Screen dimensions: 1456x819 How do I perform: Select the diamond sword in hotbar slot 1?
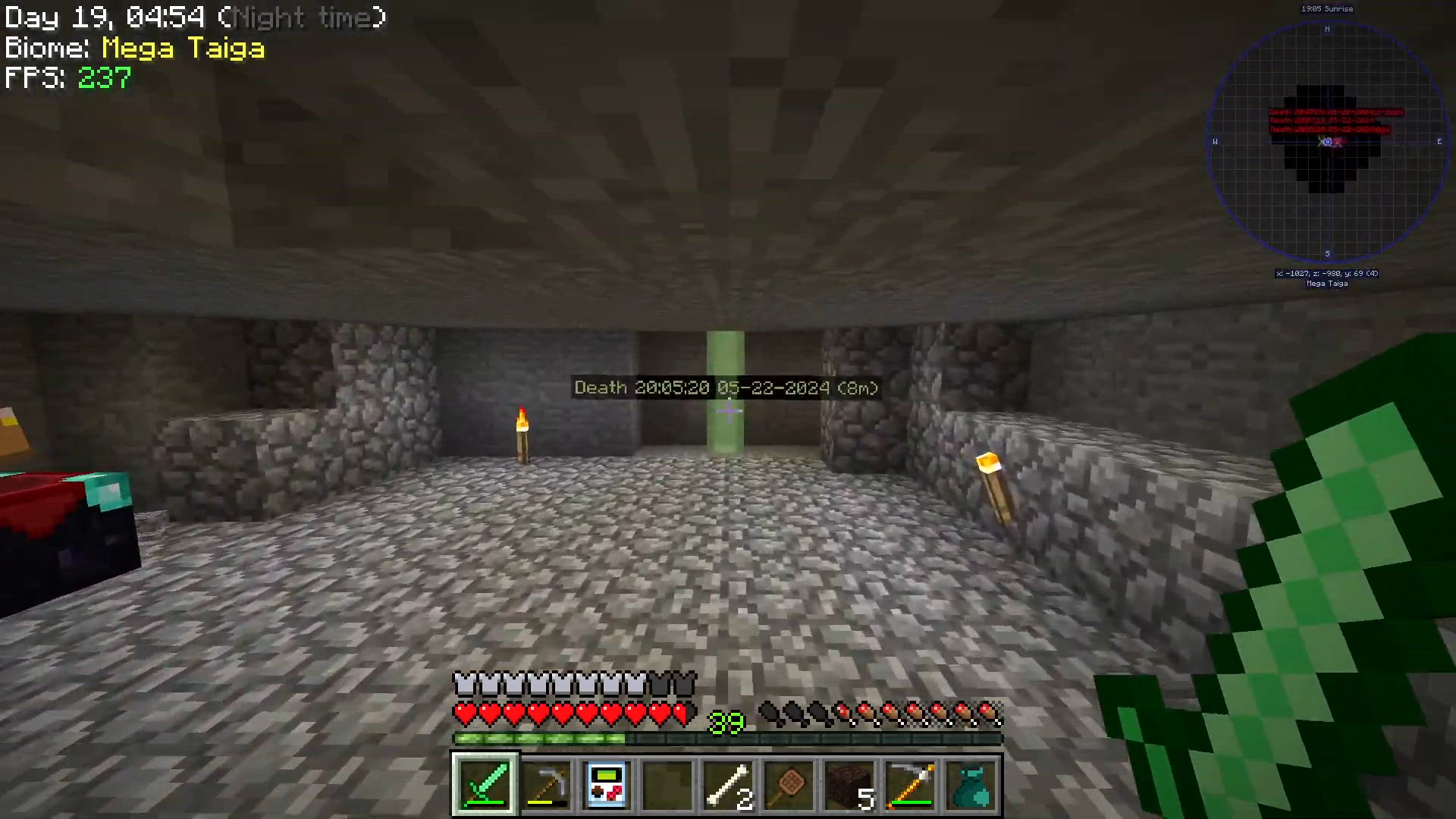pos(485,784)
